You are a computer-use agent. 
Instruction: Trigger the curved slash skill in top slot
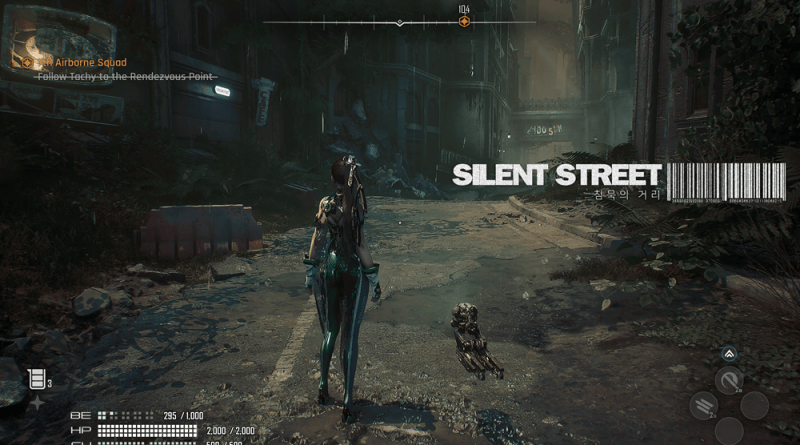(731, 380)
